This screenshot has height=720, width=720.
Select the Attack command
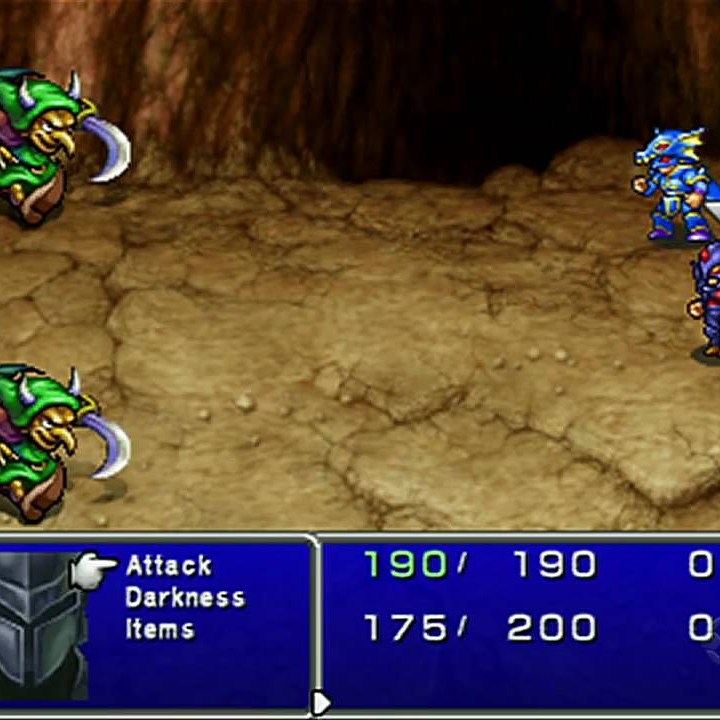[169, 566]
